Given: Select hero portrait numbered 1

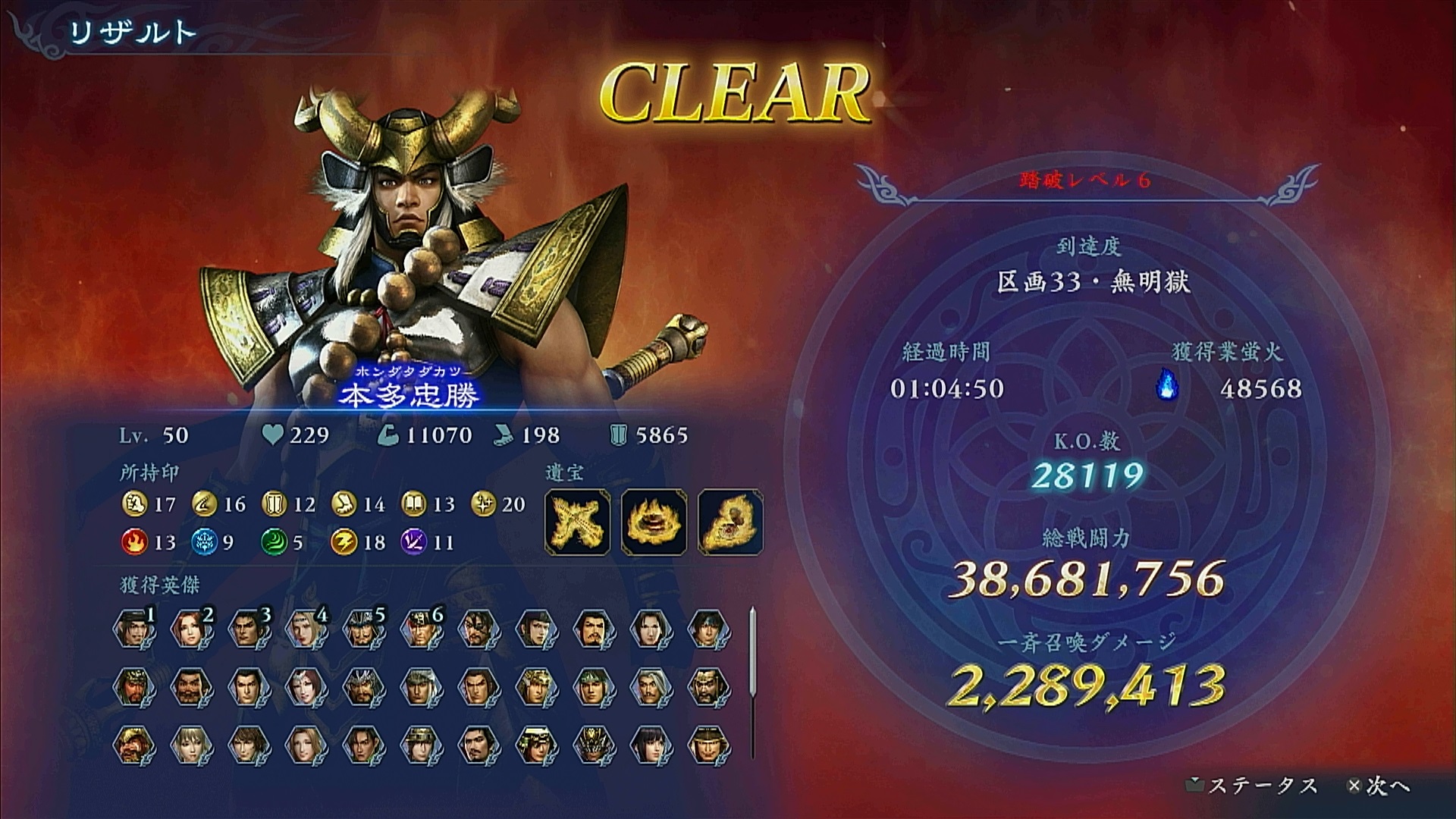Looking at the screenshot, I should [134, 629].
